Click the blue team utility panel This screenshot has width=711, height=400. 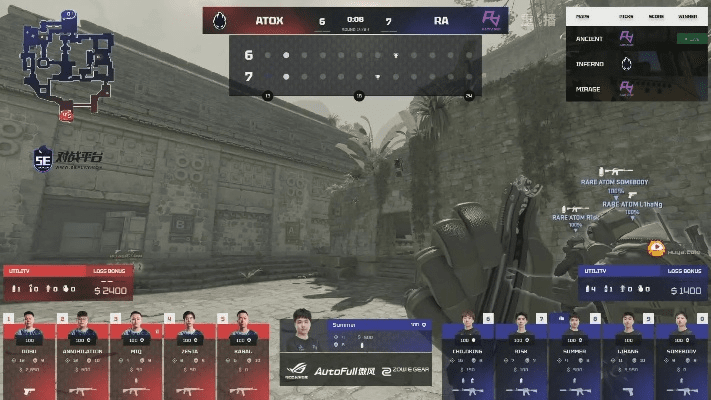pos(645,283)
